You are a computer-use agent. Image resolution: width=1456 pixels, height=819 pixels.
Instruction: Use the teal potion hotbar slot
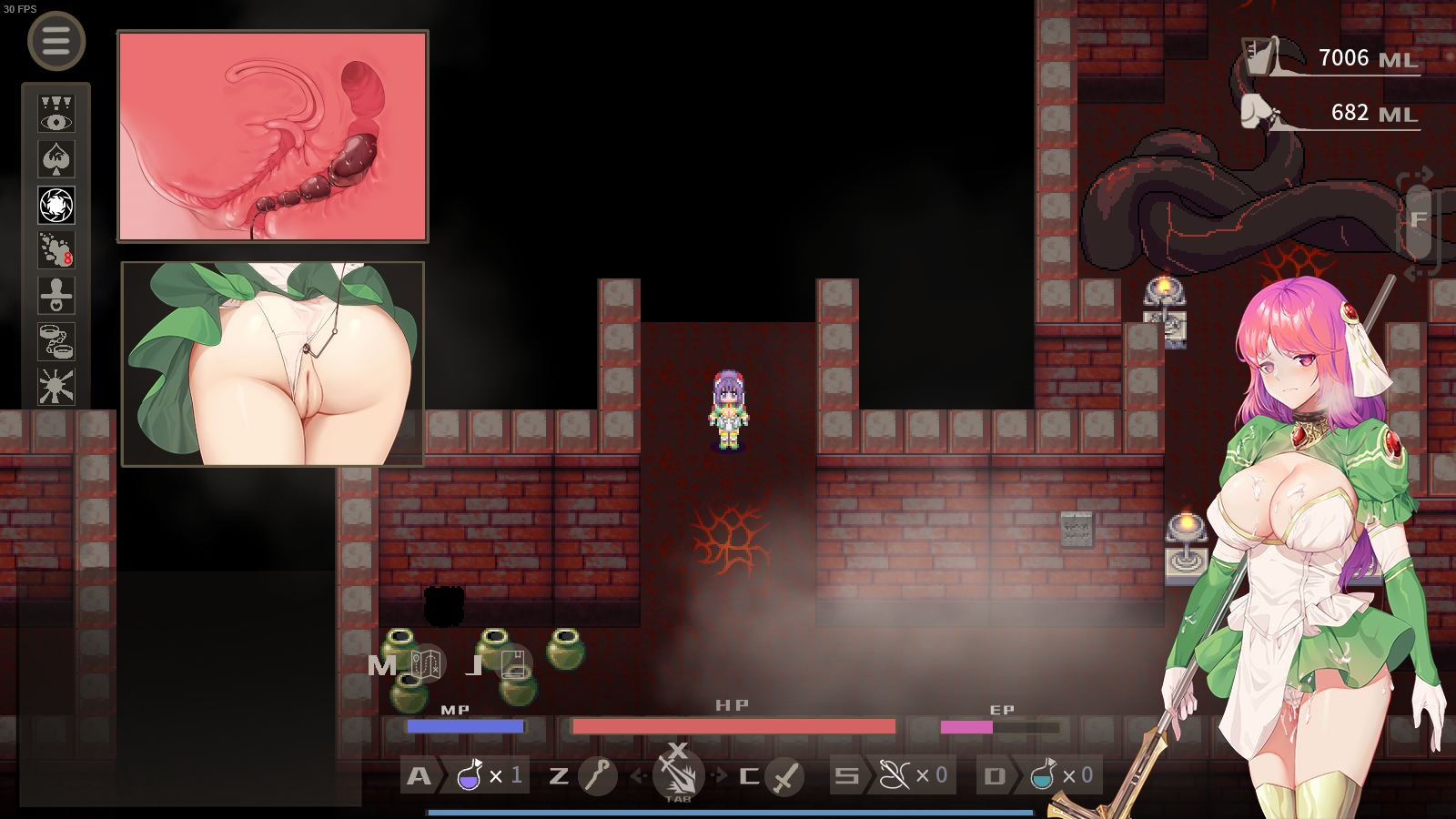(x=1043, y=775)
